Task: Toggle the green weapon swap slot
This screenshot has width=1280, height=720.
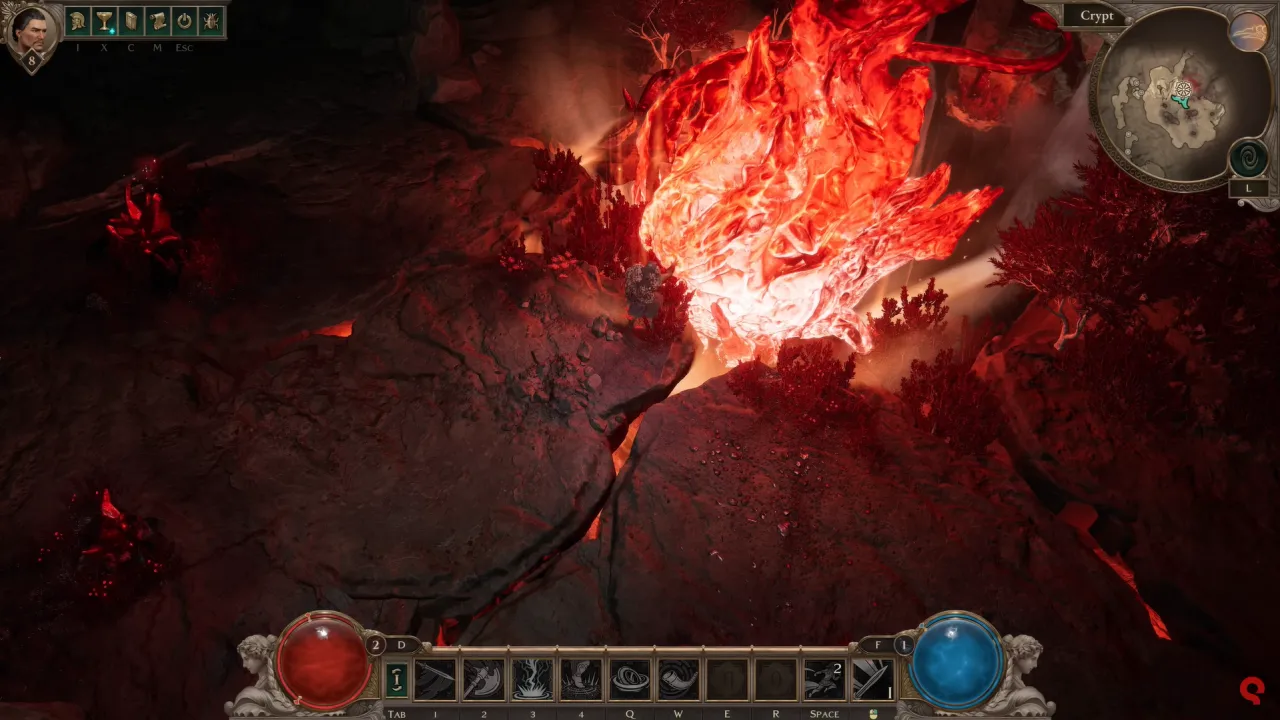Action: [x=396, y=679]
